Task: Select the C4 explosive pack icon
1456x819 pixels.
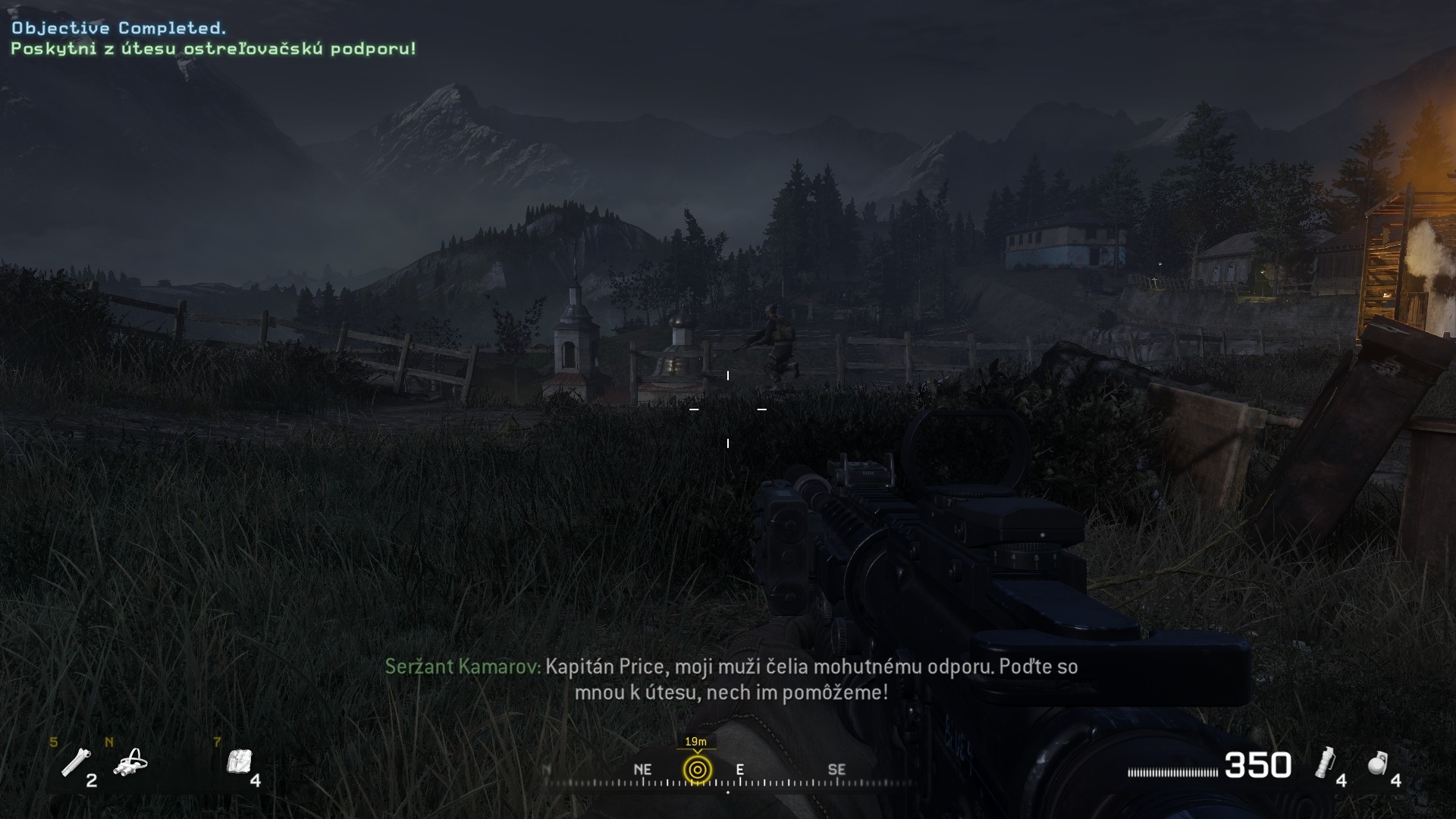Action: click(x=239, y=761)
